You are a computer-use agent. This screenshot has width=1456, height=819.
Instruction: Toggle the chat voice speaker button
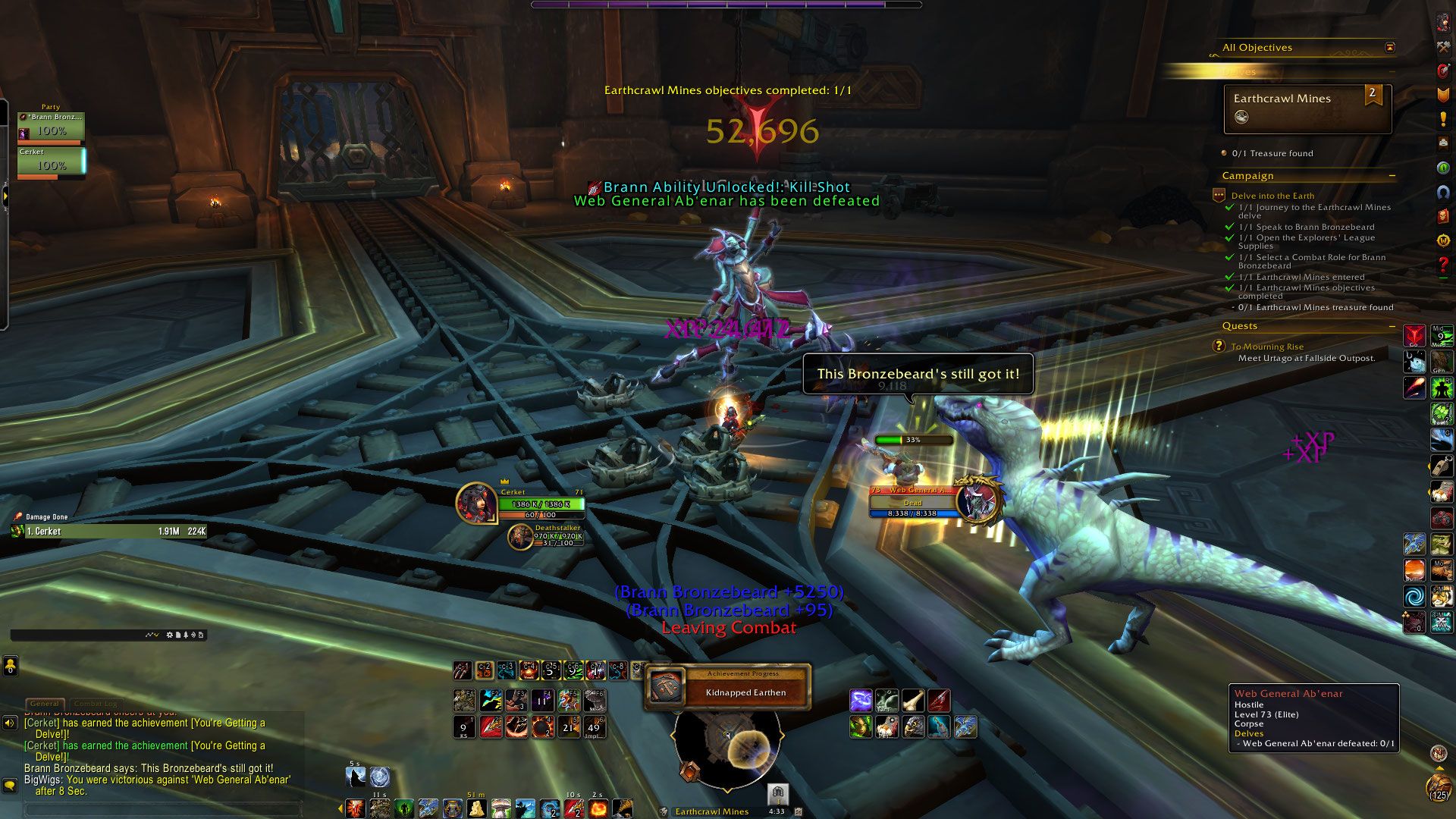coord(10,723)
